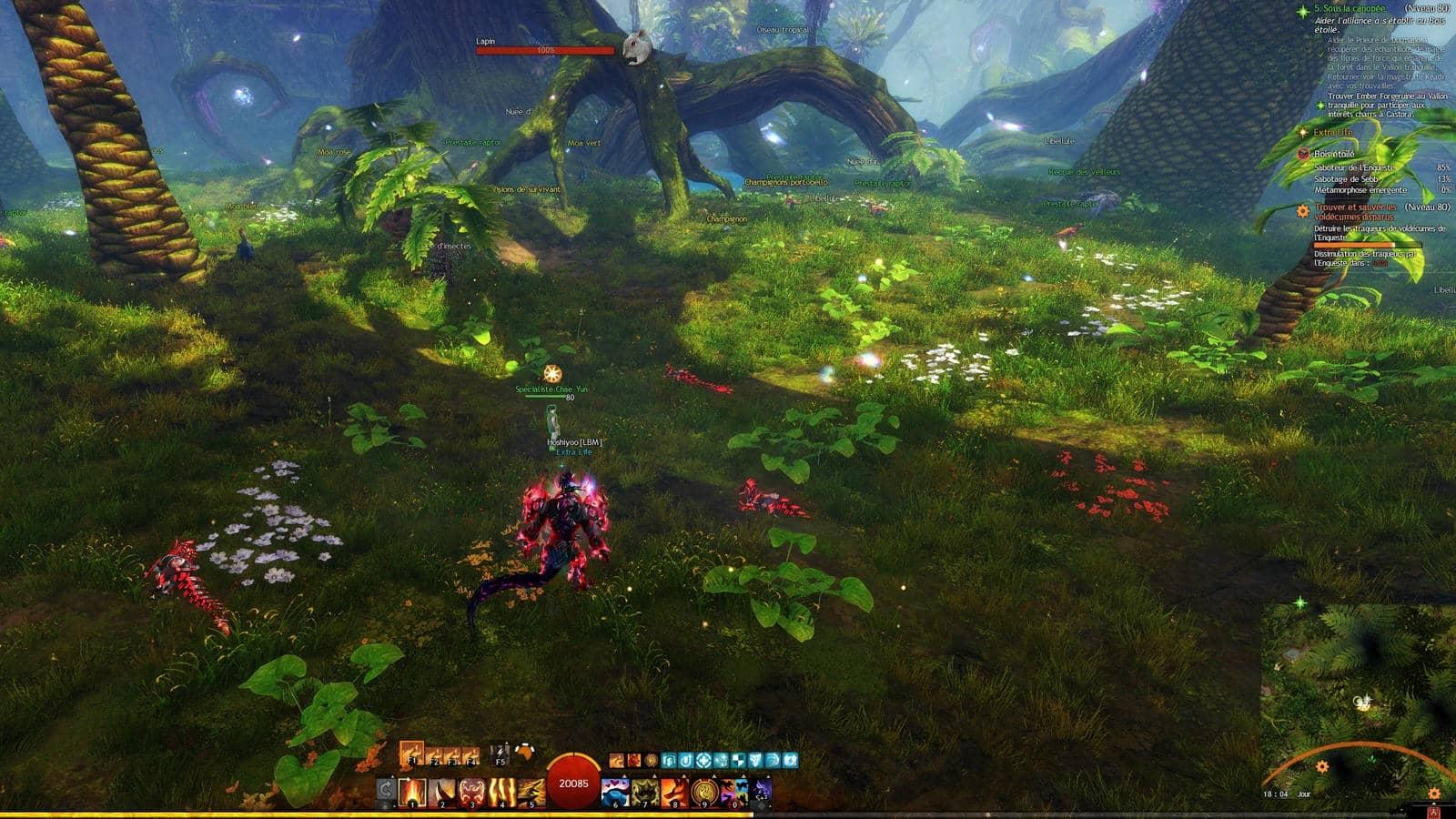This screenshot has width=1456, height=819.
Task: Click the healing skill in slot 6
Action: point(616,791)
